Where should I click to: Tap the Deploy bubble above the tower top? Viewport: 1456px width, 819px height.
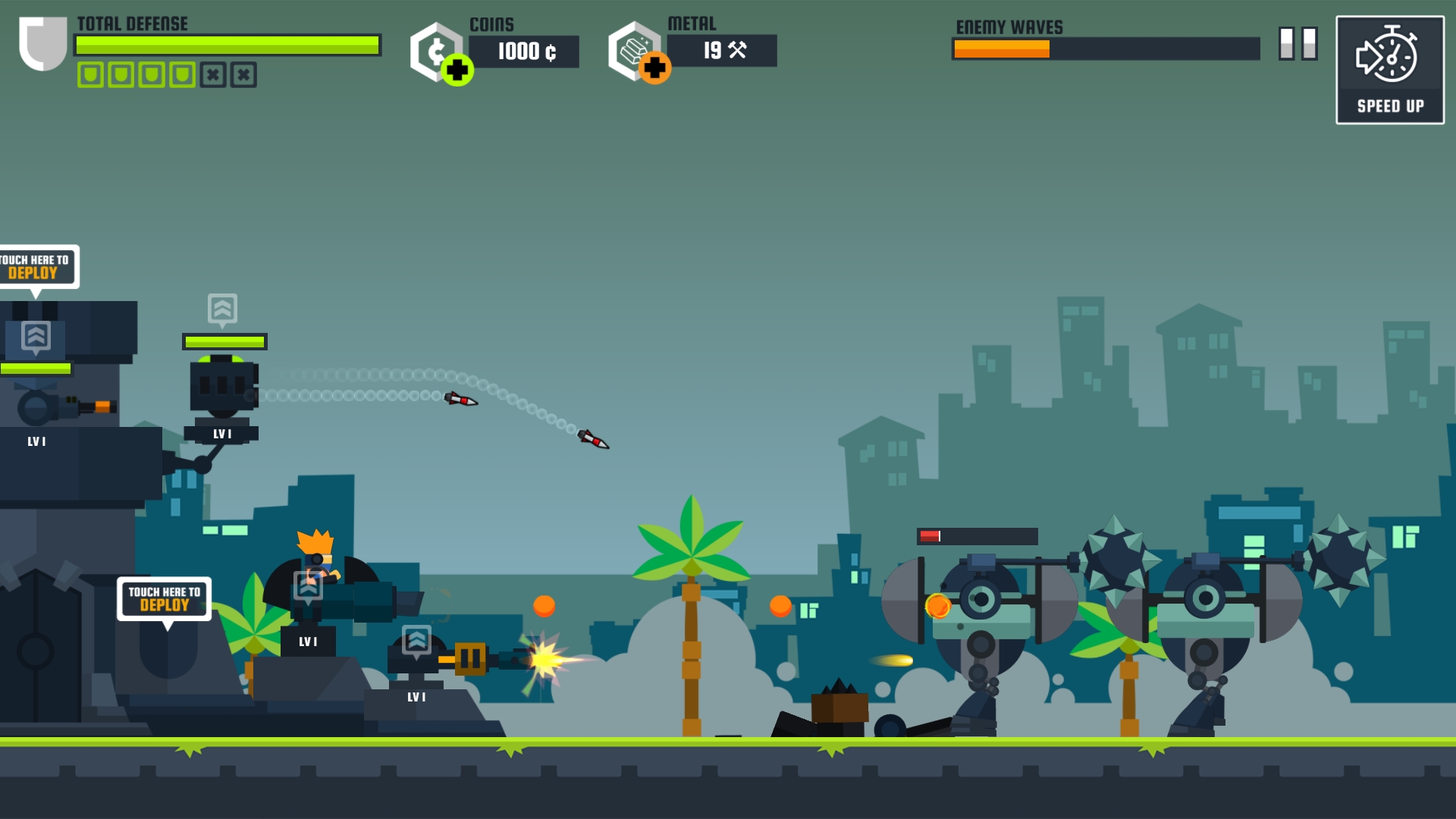[x=36, y=267]
